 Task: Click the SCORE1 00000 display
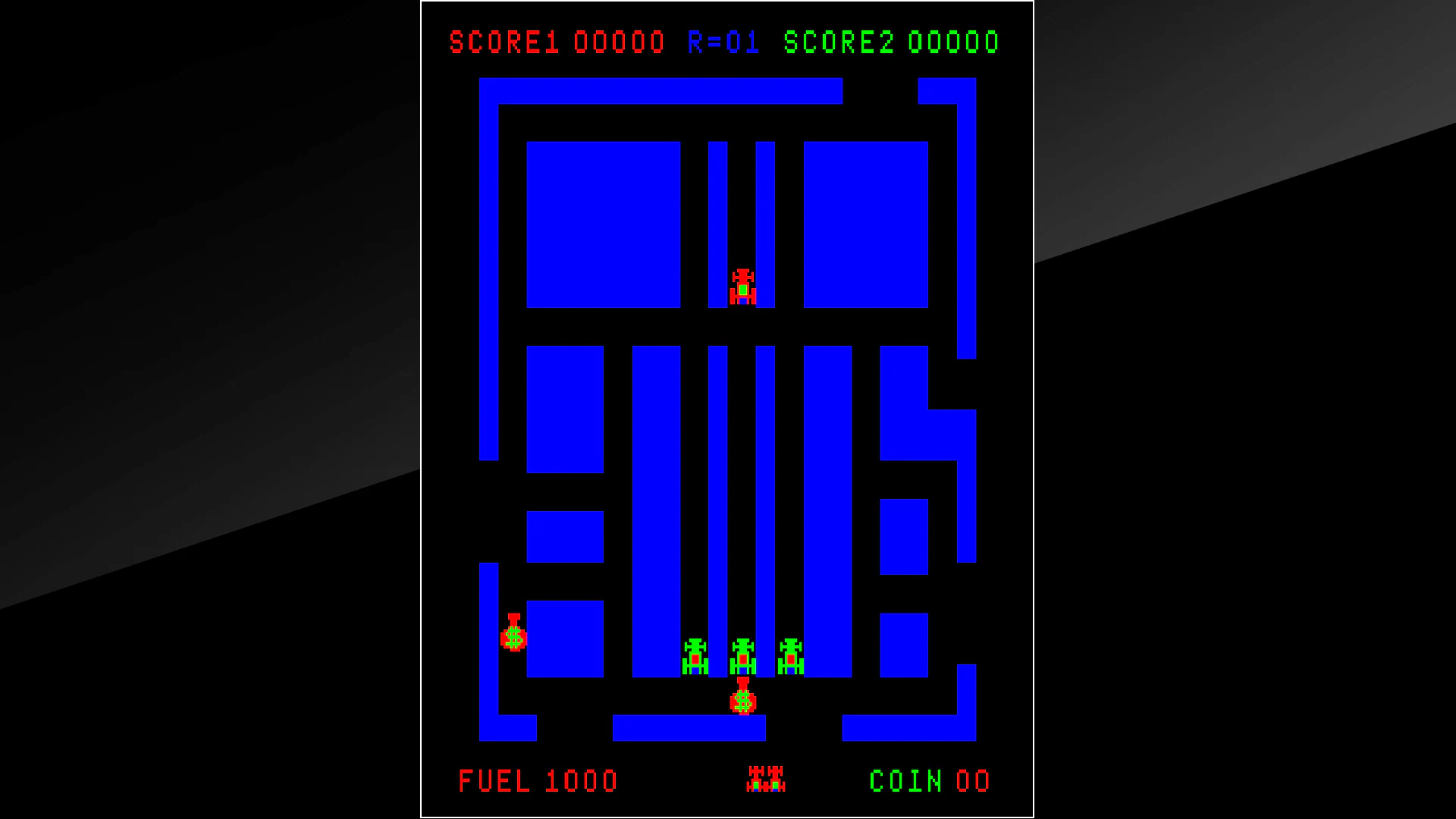click(558, 42)
